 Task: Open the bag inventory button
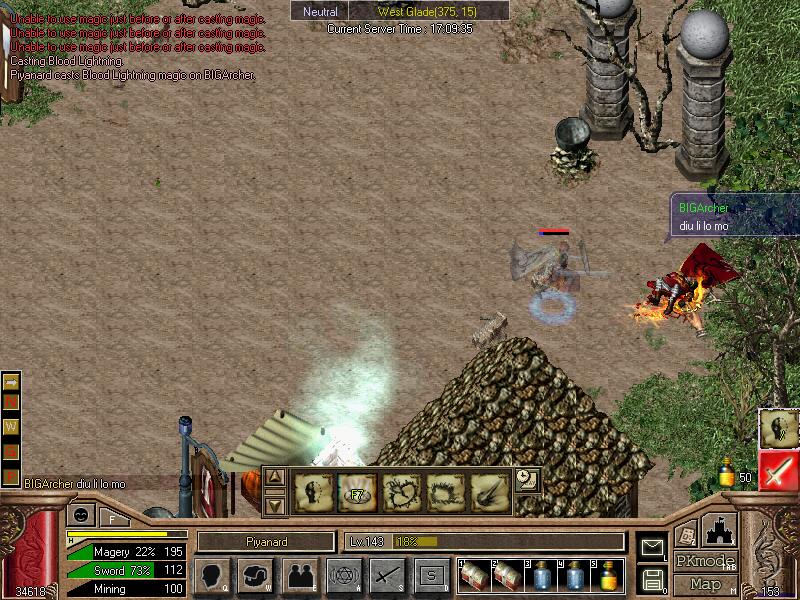pos(256,576)
